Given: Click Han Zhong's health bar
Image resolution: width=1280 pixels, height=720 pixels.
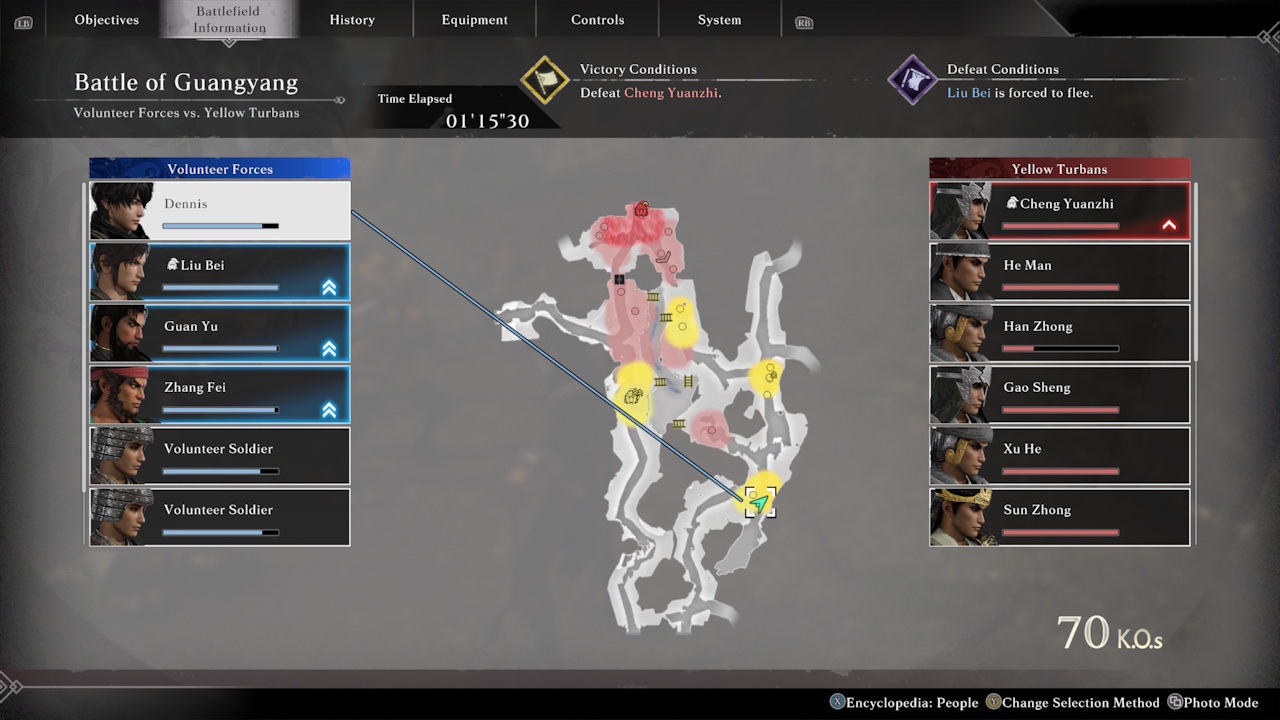Looking at the screenshot, I should pos(1060,348).
